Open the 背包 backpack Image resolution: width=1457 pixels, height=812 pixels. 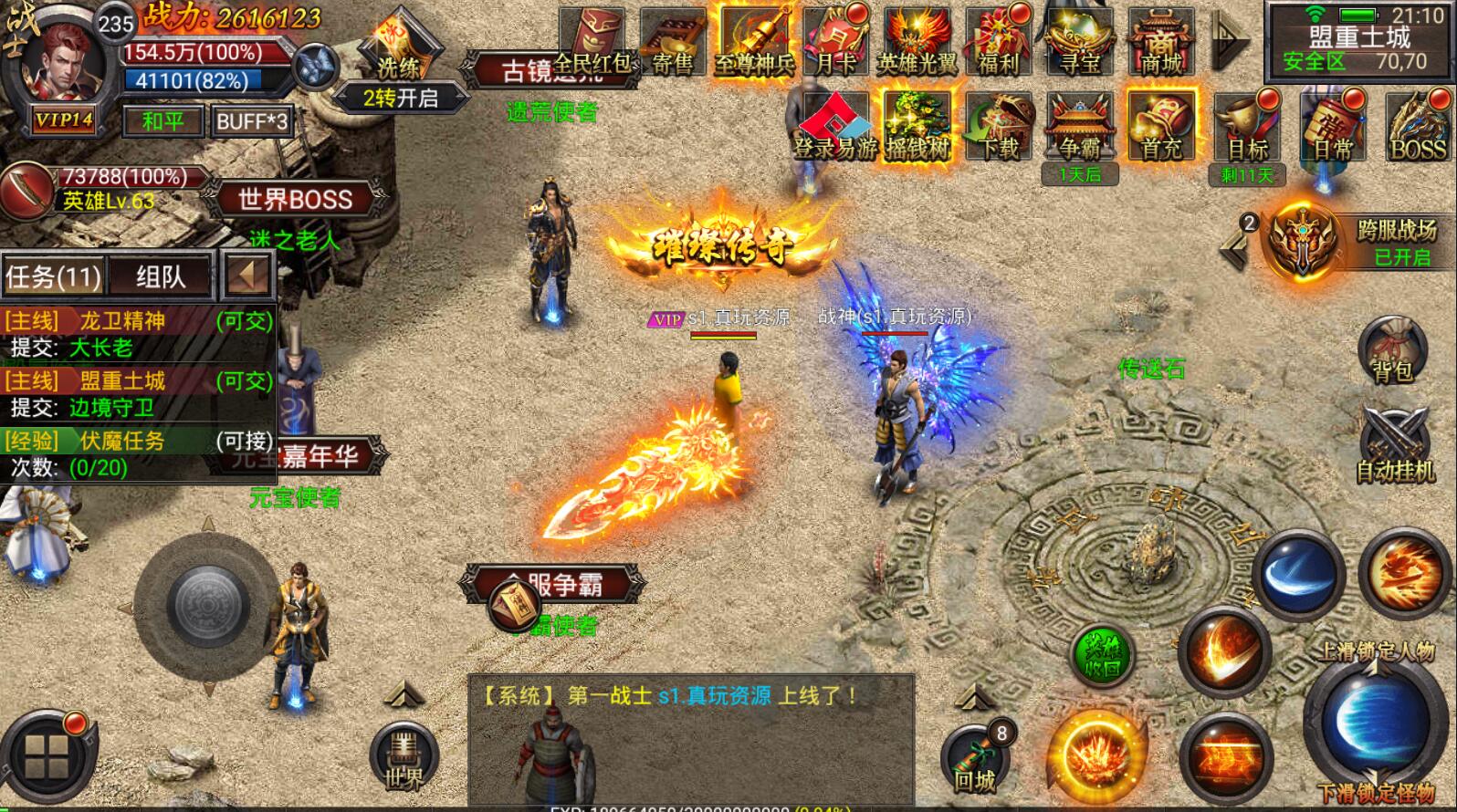pyautogui.click(x=1392, y=350)
